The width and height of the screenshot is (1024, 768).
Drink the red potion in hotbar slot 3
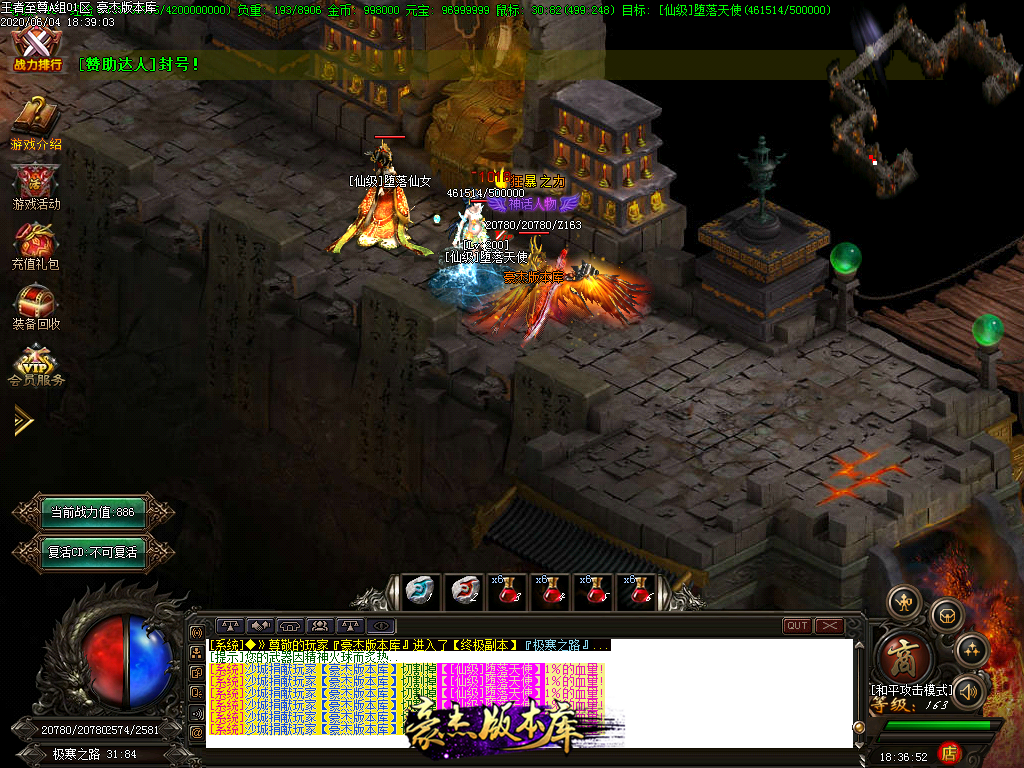point(507,591)
